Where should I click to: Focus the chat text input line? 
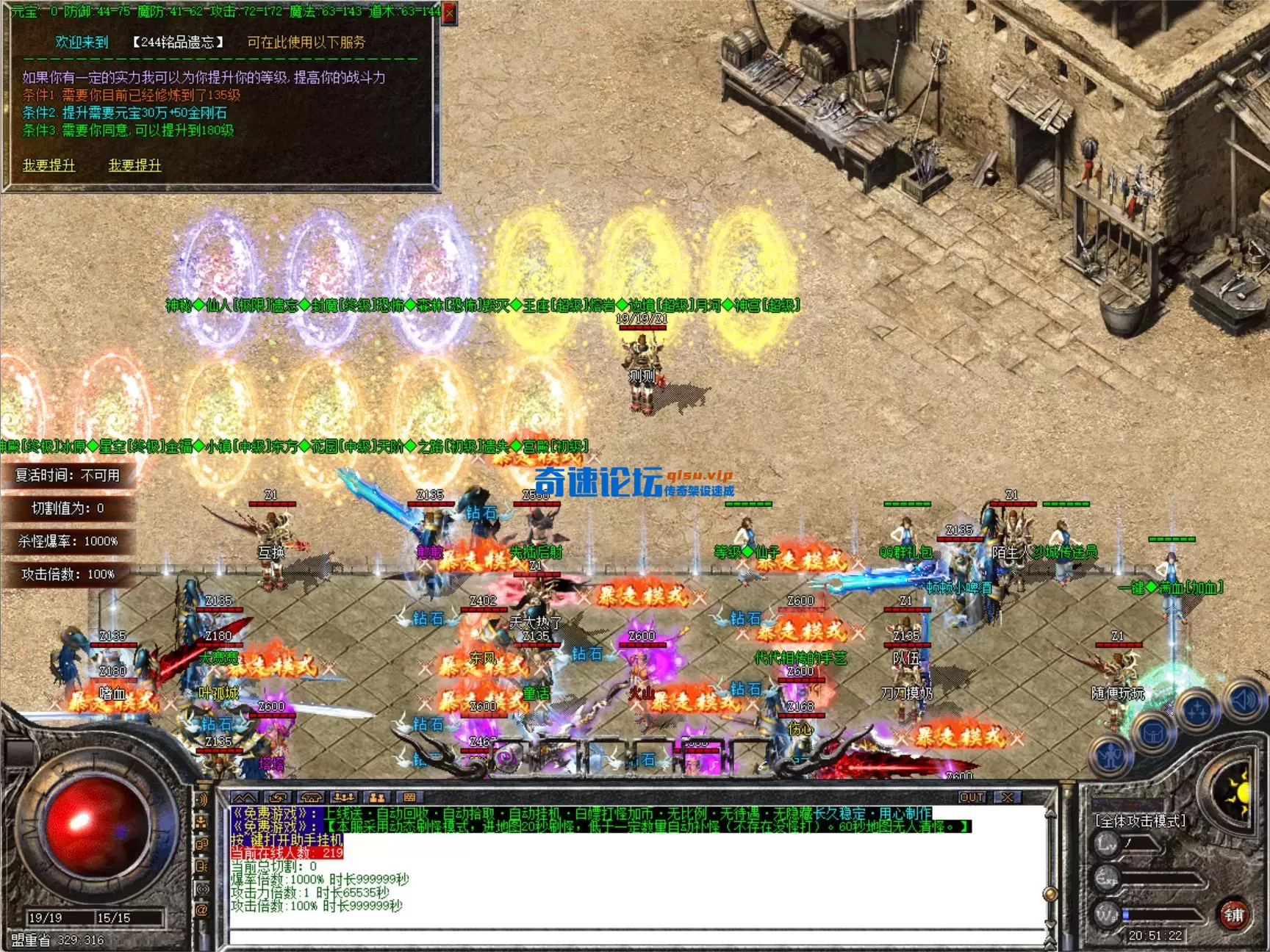632,937
